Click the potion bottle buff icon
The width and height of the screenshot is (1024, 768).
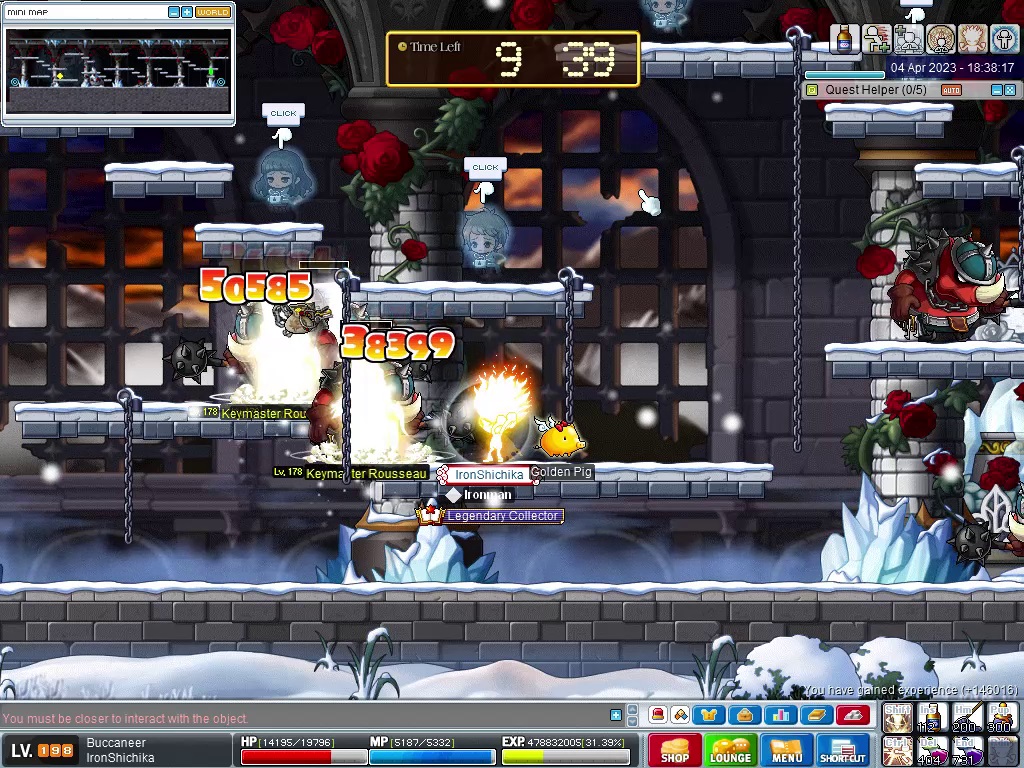coord(845,39)
